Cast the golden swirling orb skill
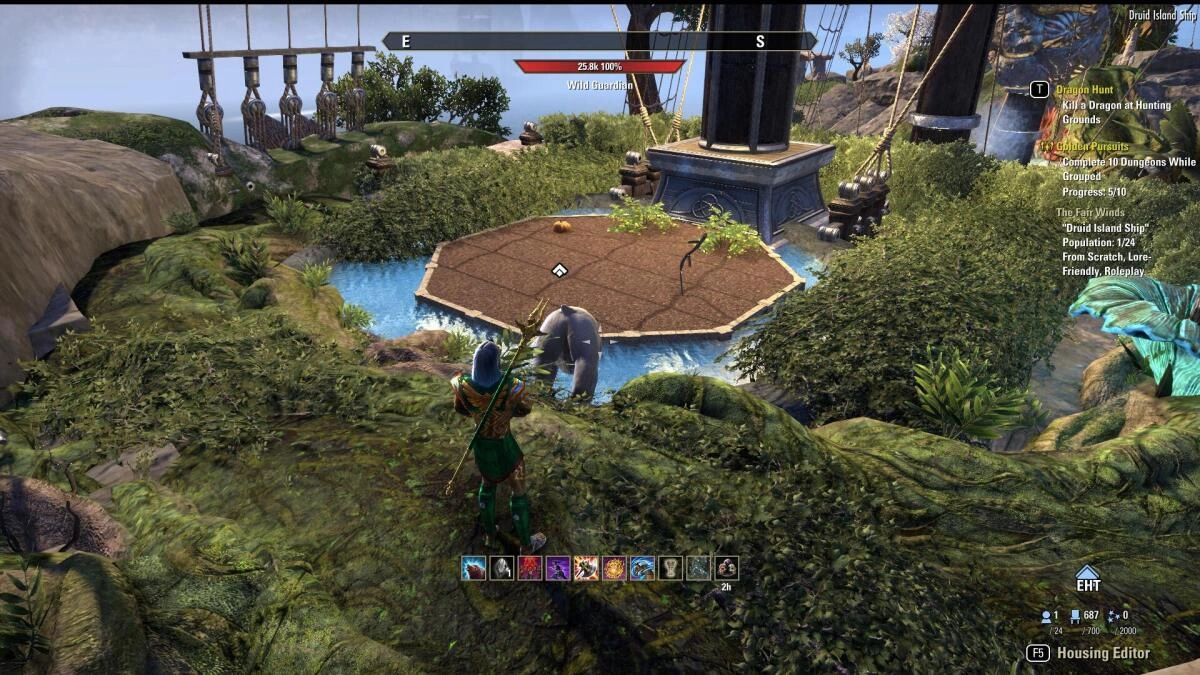Viewport: 1200px width, 675px height. coord(614,568)
